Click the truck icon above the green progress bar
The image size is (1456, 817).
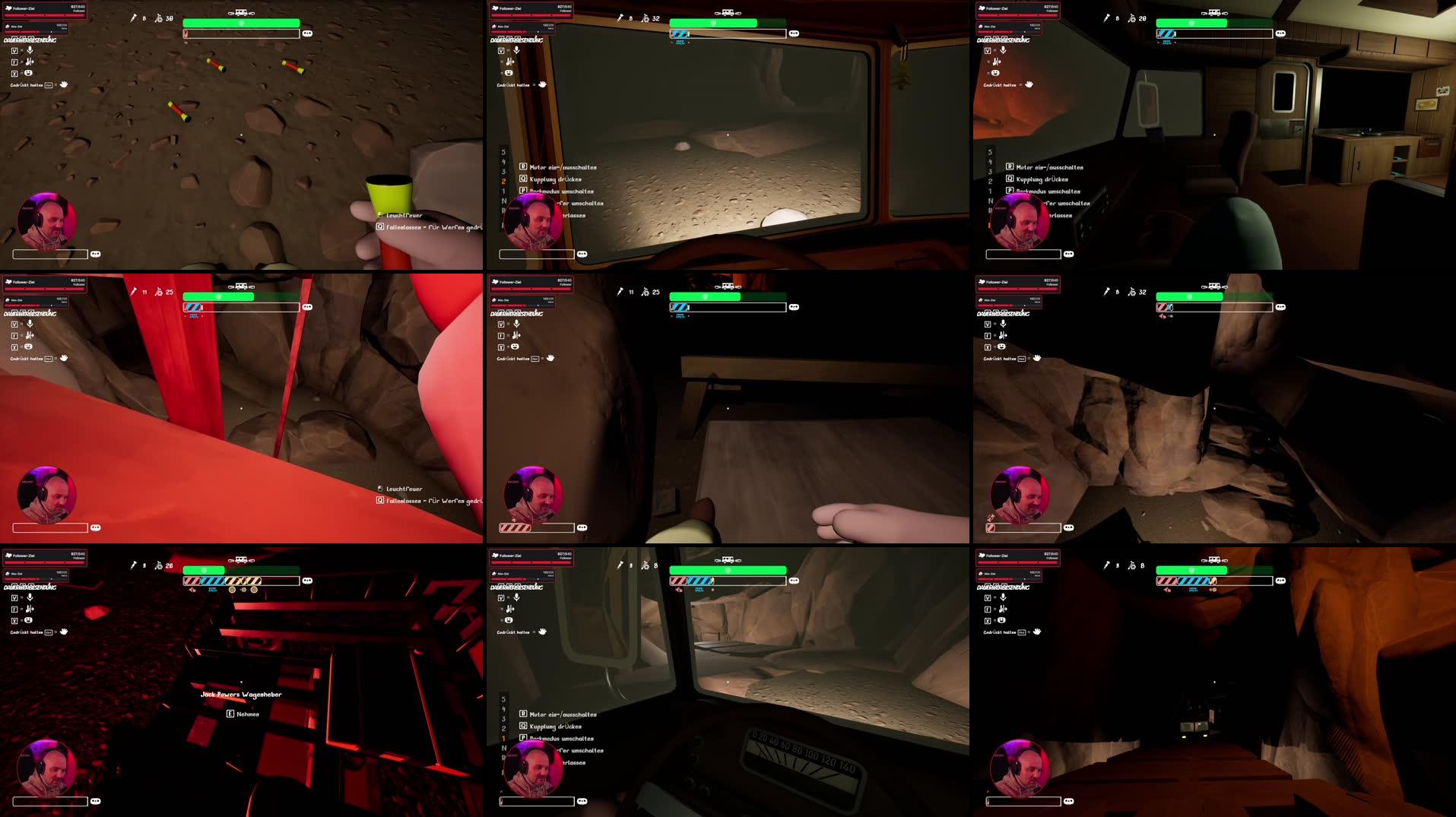tap(240, 13)
